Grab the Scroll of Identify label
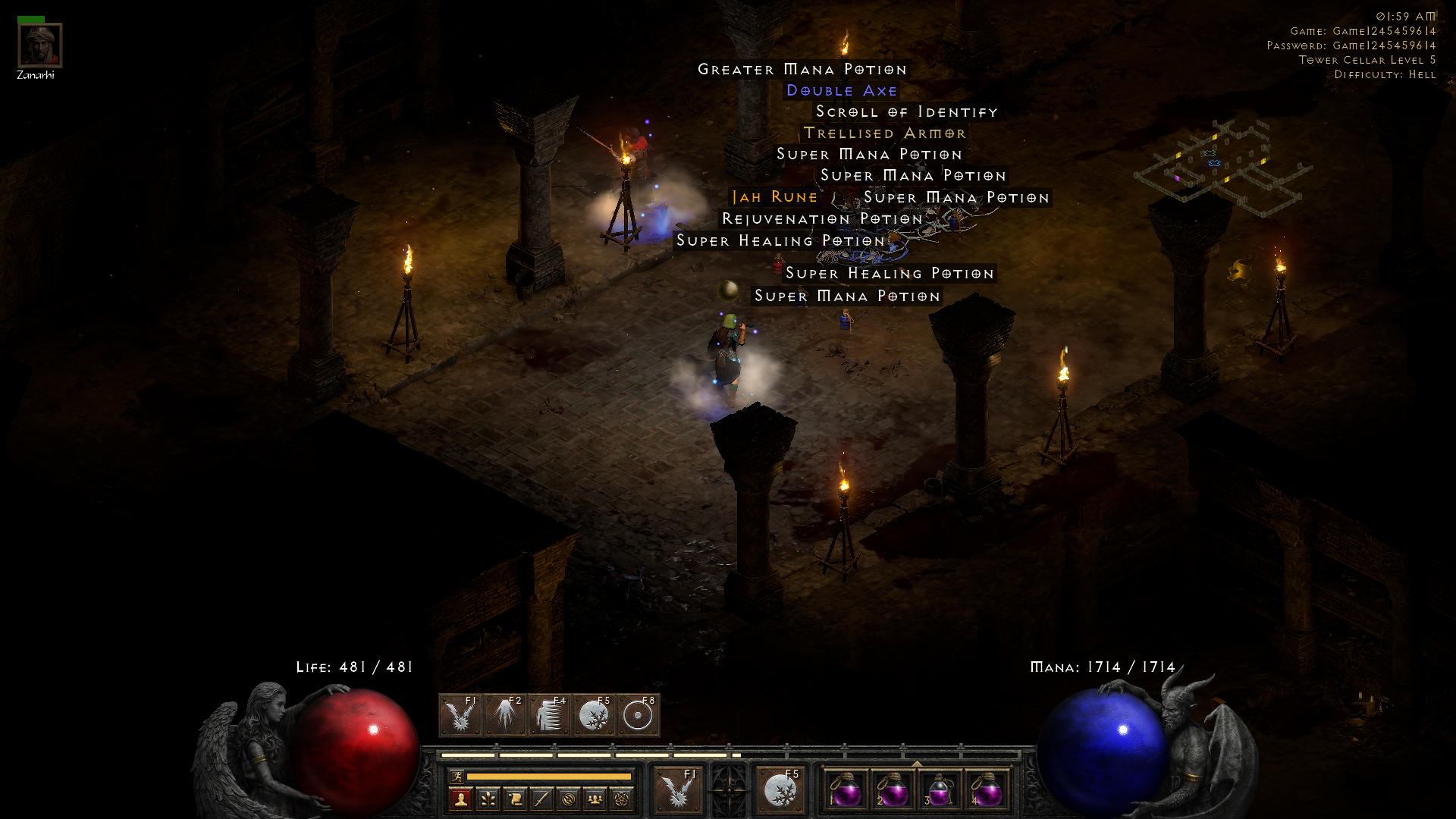Image resolution: width=1456 pixels, height=819 pixels. tap(906, 112)
